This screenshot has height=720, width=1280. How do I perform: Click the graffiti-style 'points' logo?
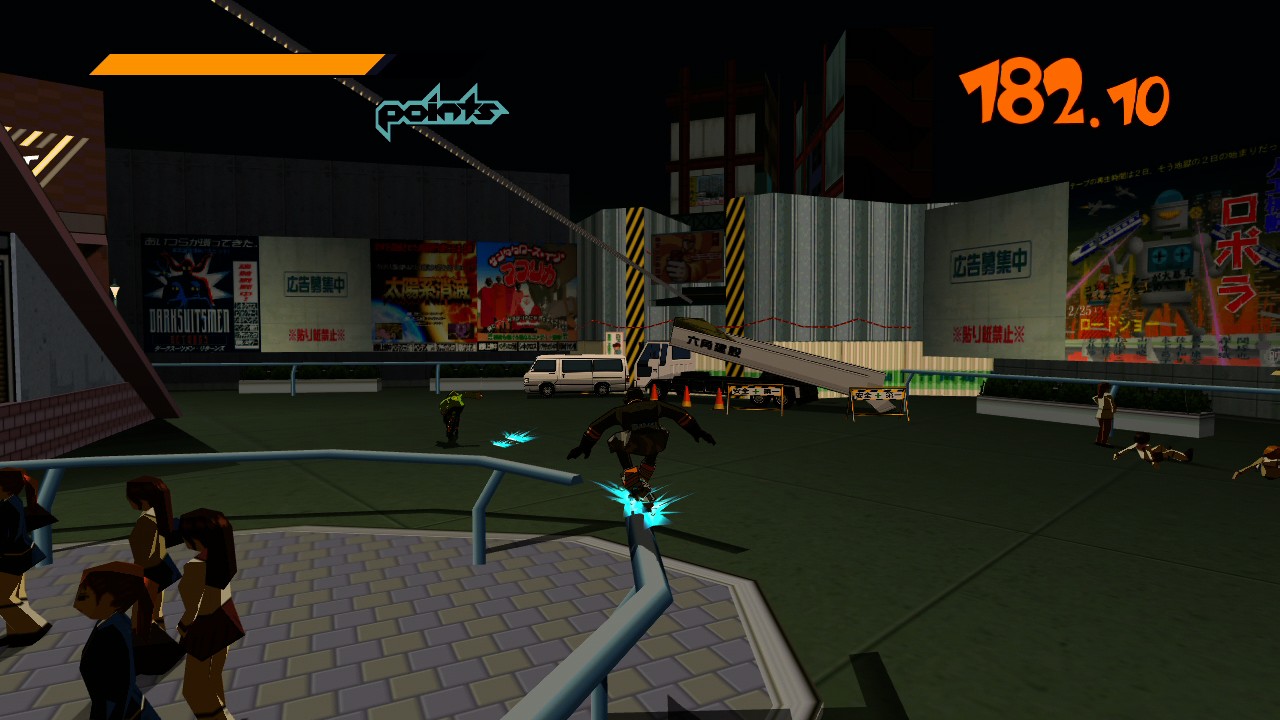(440, 110)
